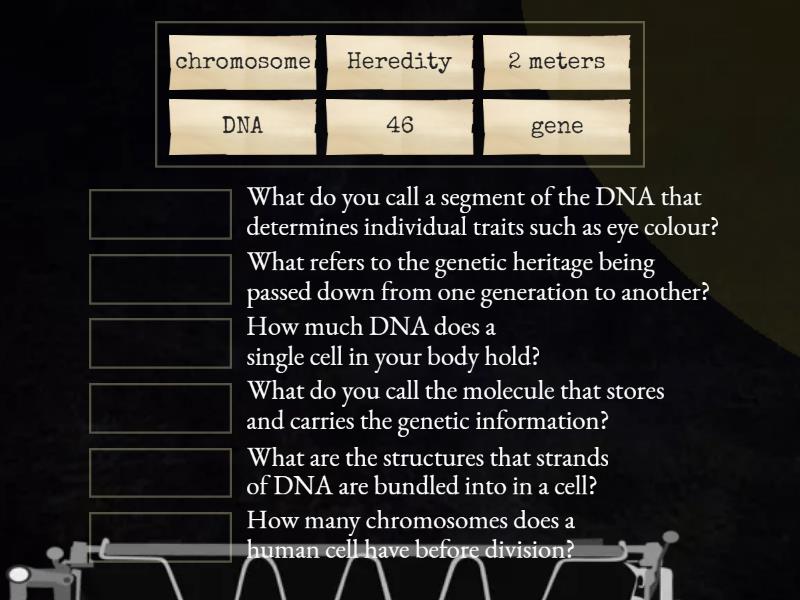This screenshot has width=800, height=600.
Task: Click the answer box for the eye colour question
Action: 160,214
